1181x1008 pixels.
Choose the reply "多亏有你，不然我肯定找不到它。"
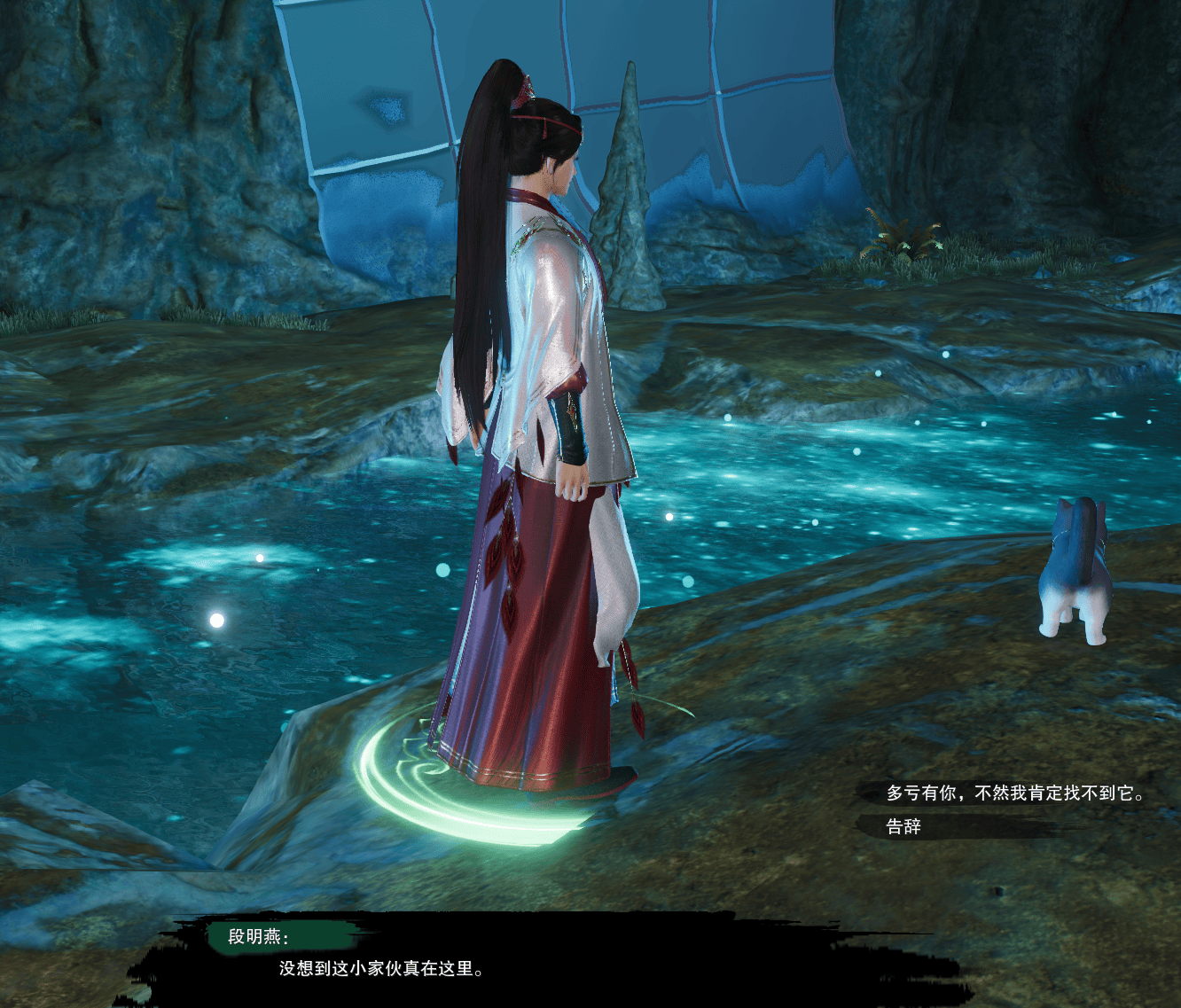[x=1014, y=793]
